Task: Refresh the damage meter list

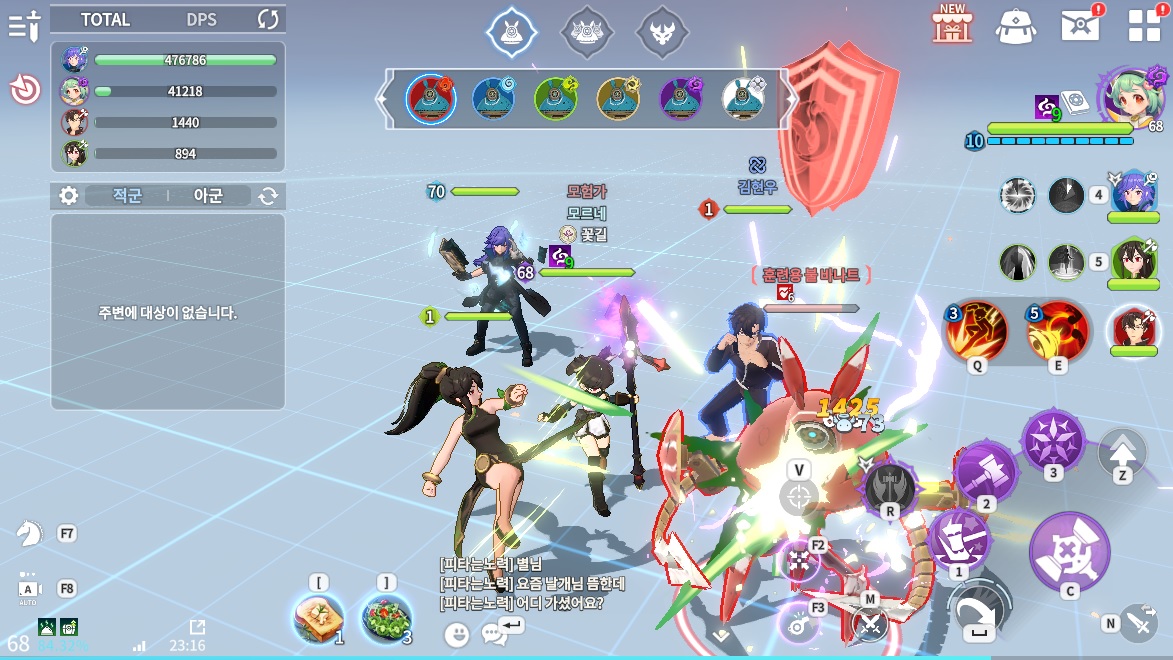Action: pos(268,19)
